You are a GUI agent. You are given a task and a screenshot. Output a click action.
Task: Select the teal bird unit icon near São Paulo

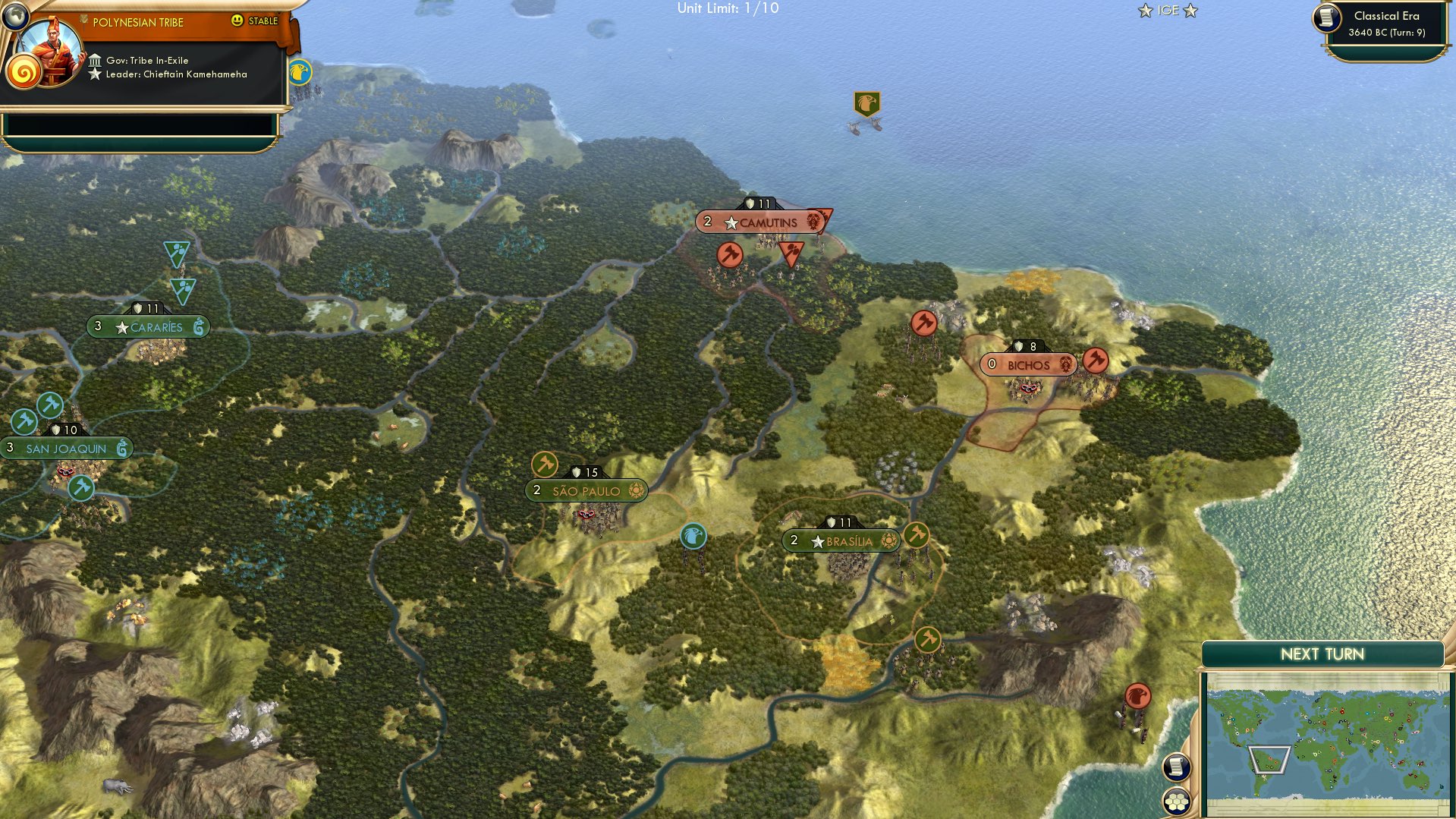pyautogui.click(x=693, y=536)
